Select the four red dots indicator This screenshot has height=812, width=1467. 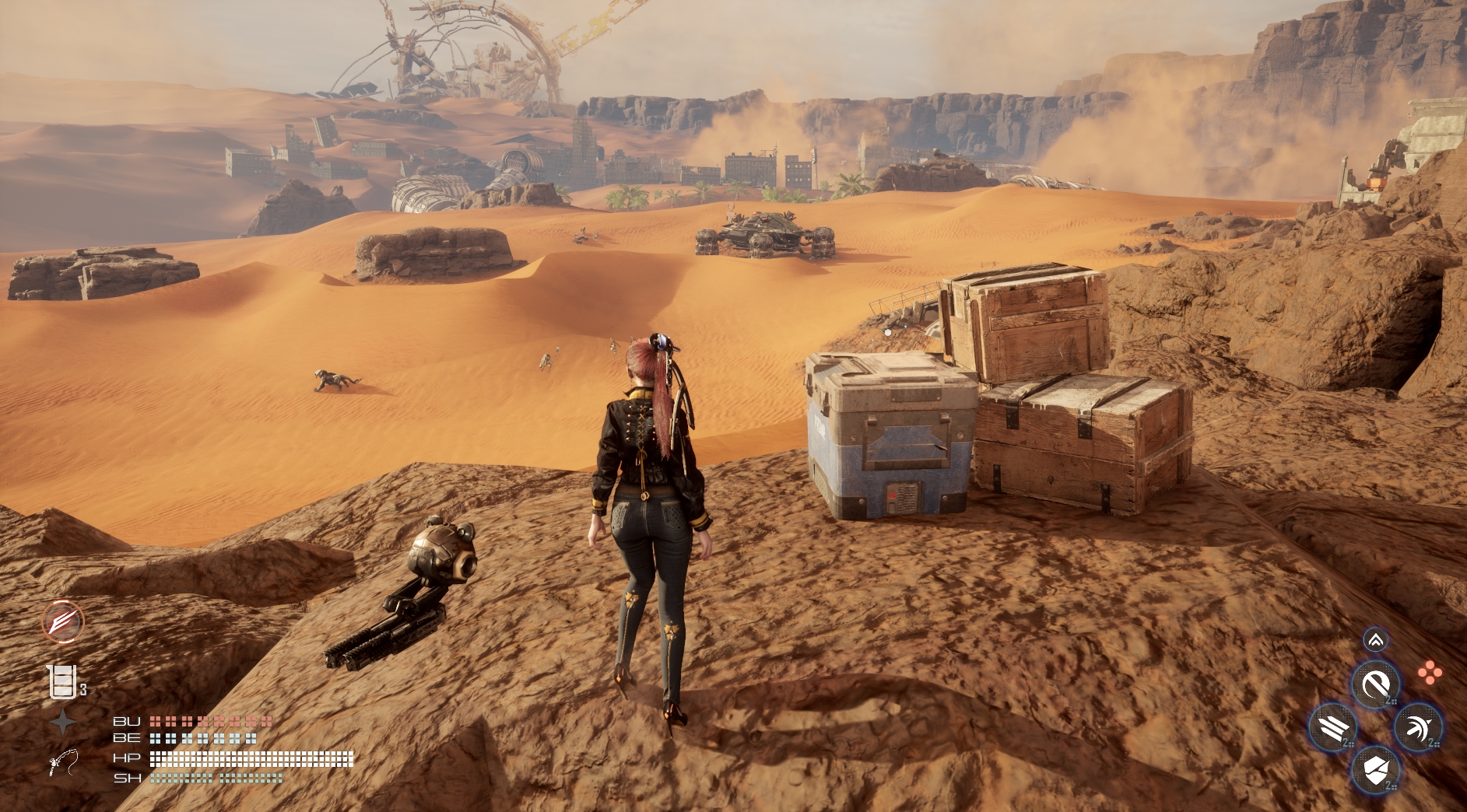1430,674
